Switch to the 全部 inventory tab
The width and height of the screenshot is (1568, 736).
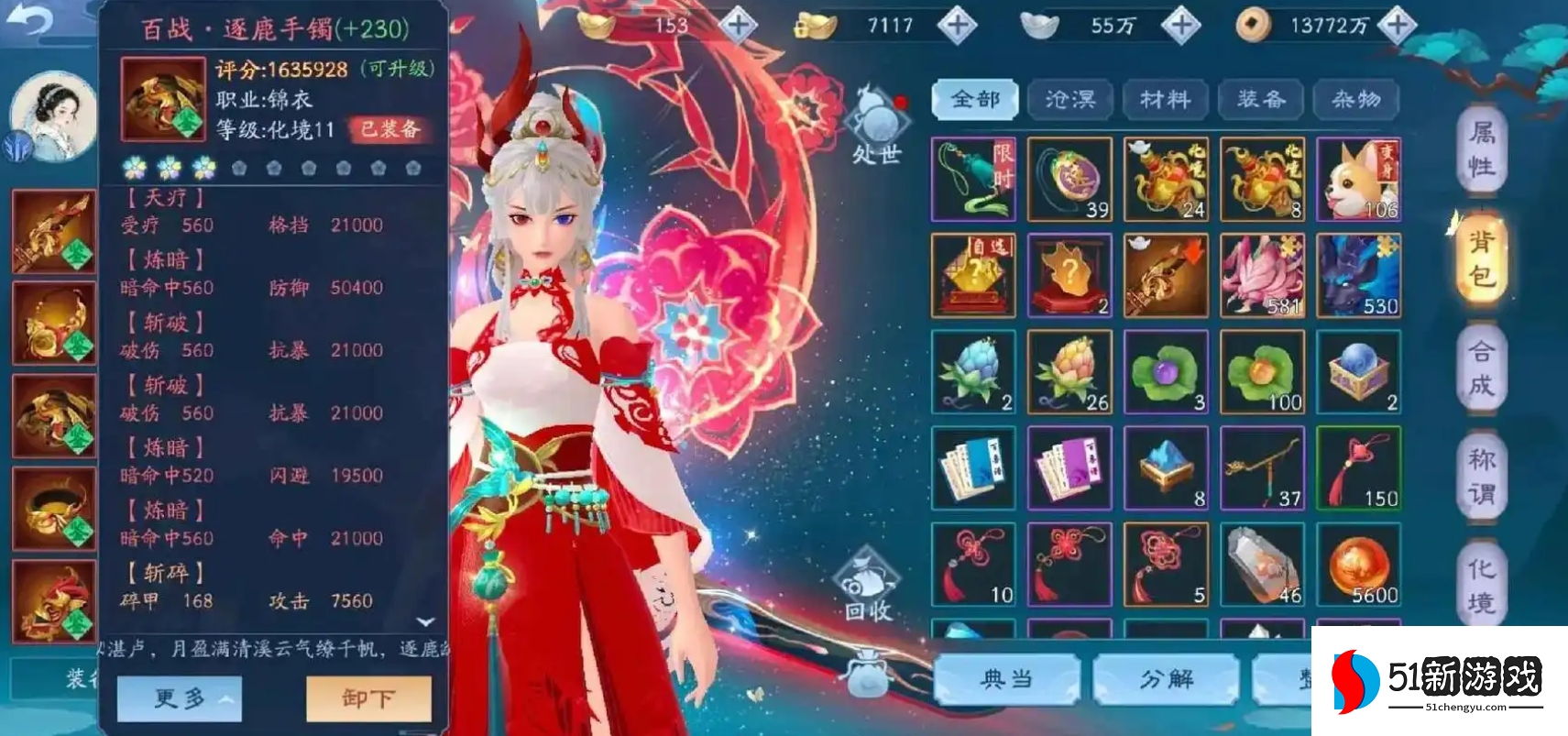click(974, 100)
